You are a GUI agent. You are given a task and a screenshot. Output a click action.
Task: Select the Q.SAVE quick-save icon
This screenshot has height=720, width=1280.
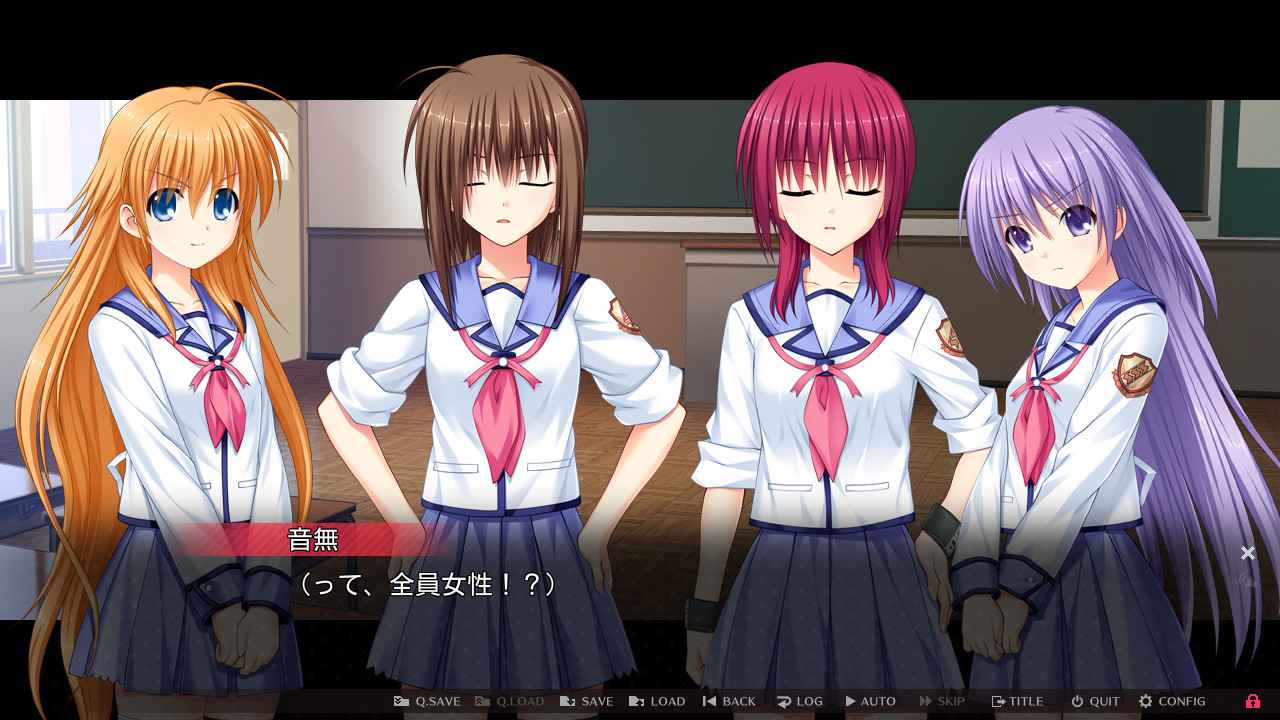click(x=399, y=701)
